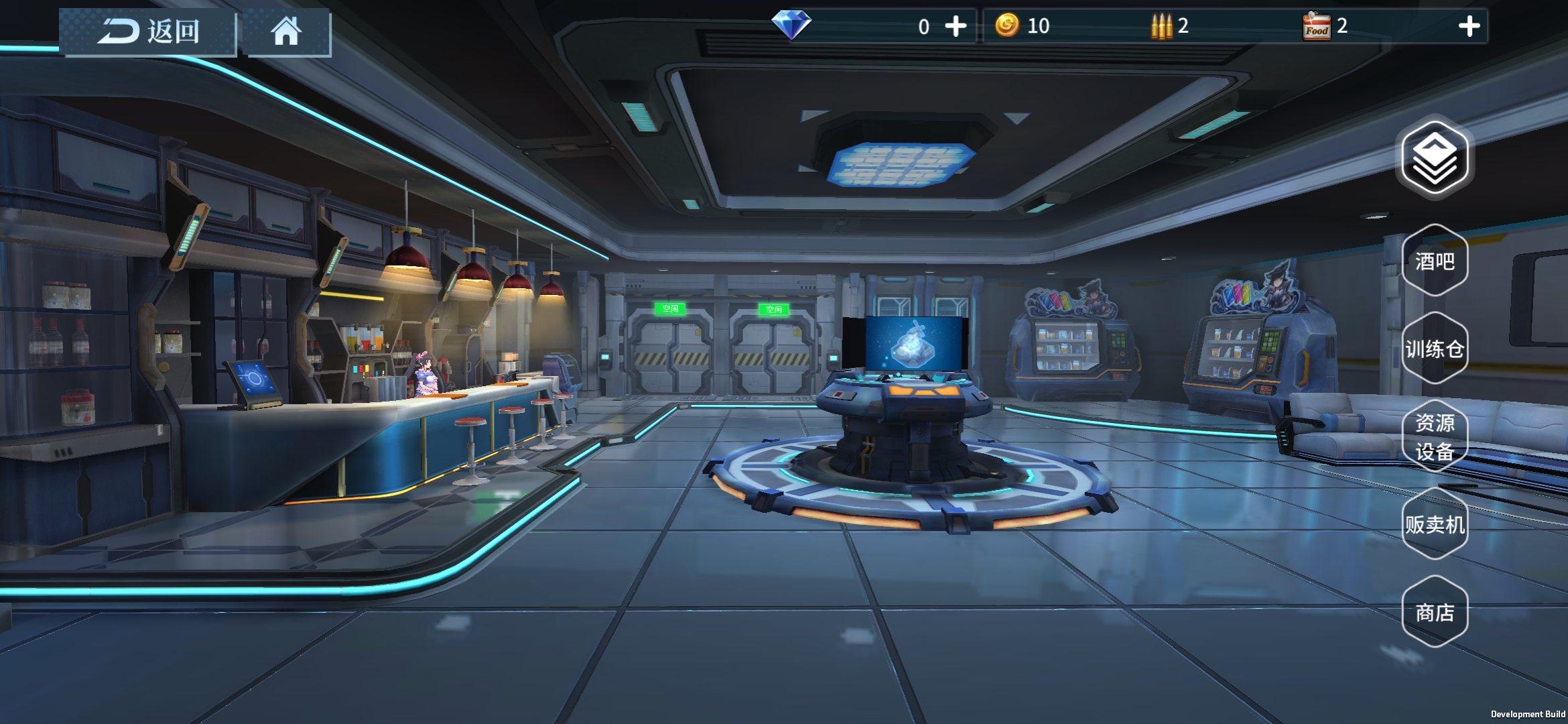The image size is (1568, 724).
Task: Open the 贩卖机 vending machine
Action: click(1435, 524)
